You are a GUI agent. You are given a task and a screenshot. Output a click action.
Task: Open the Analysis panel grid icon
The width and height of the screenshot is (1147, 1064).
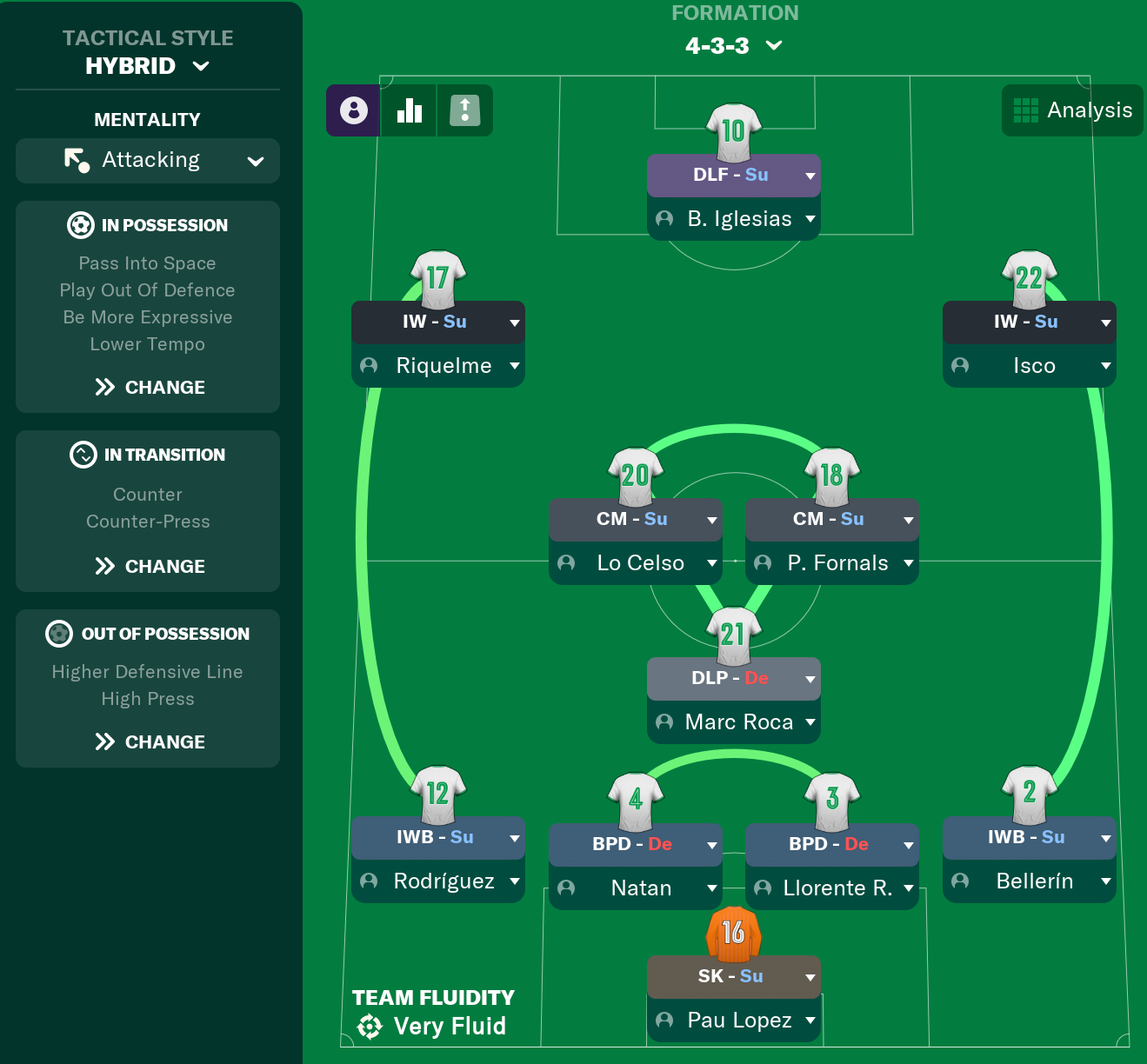click(1027, 110)
